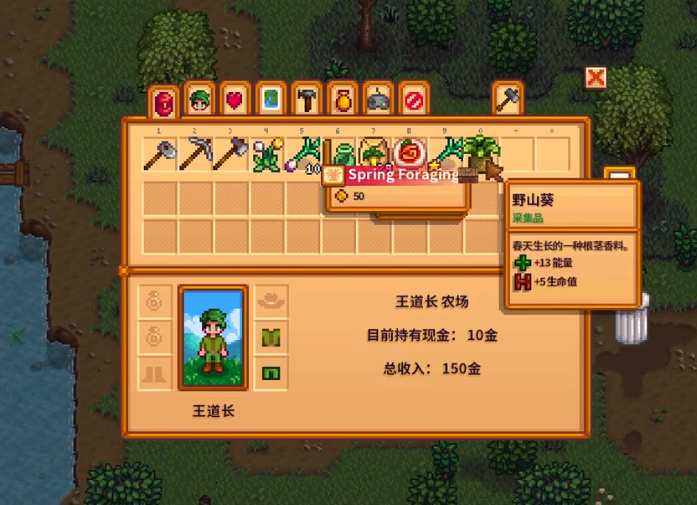Image resolution: width=697 pixels, height=505 pixels.
Task: Click the empty boots equipment slot
Action: tap(154, 373)
